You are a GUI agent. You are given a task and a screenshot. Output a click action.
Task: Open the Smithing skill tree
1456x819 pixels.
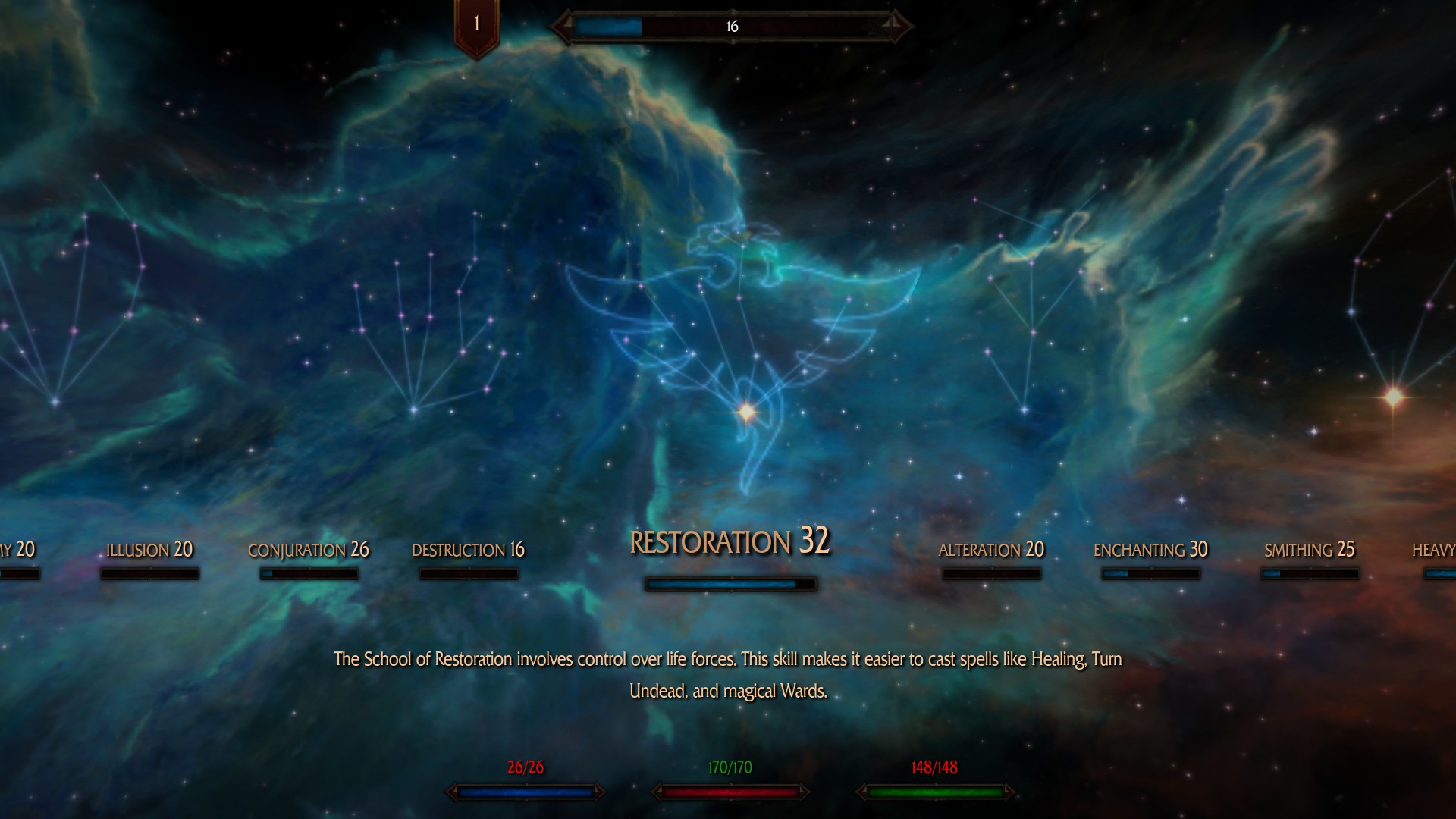click(x=1310, y=548)
